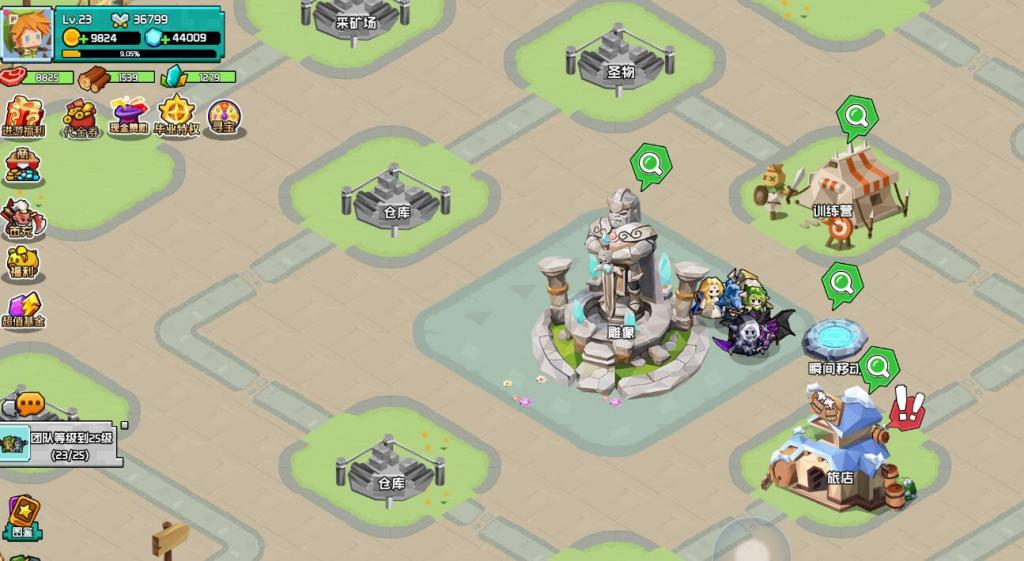Open the 进游福利 event icon

point(23,116)
